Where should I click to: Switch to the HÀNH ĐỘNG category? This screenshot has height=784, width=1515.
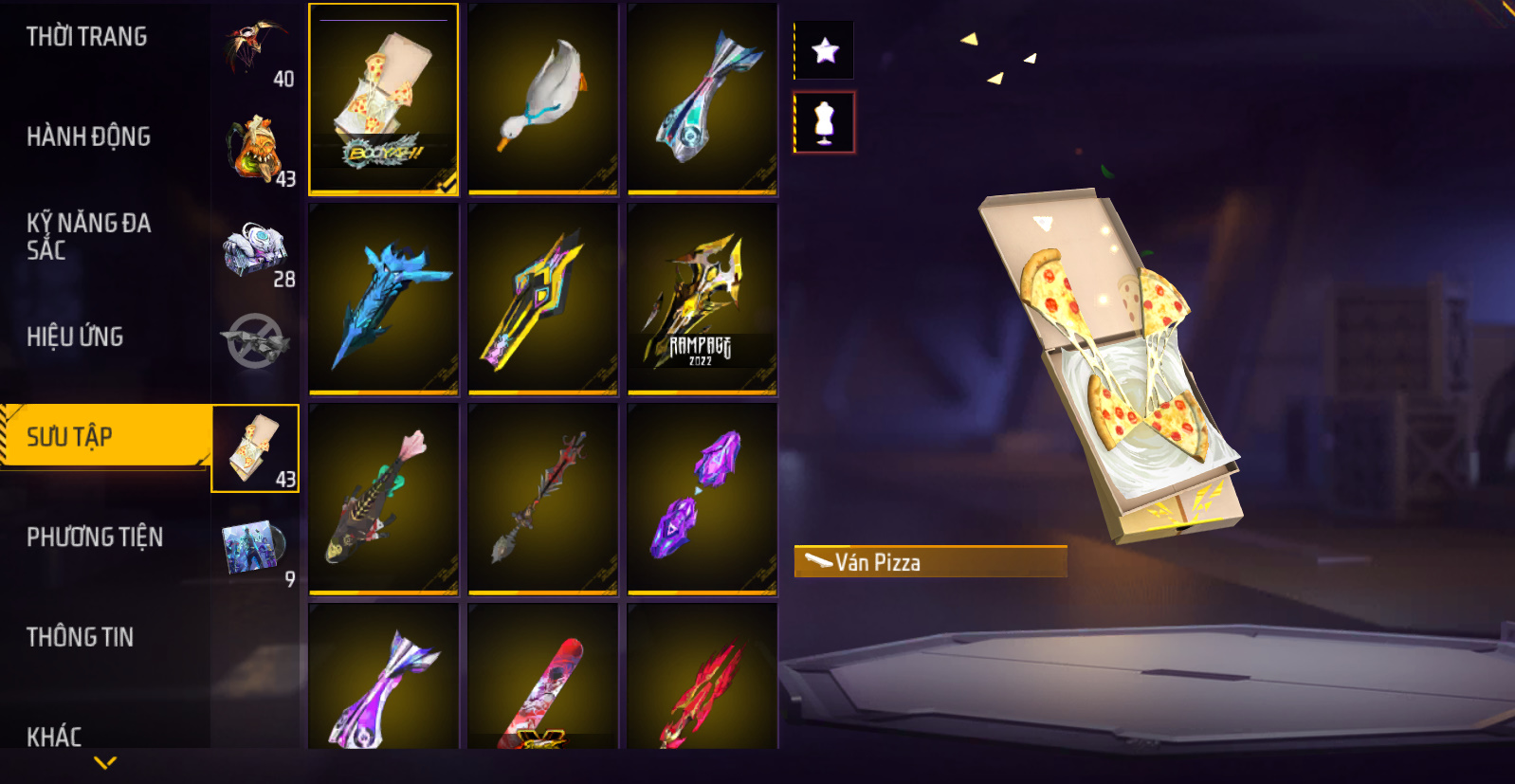[88, 137]
